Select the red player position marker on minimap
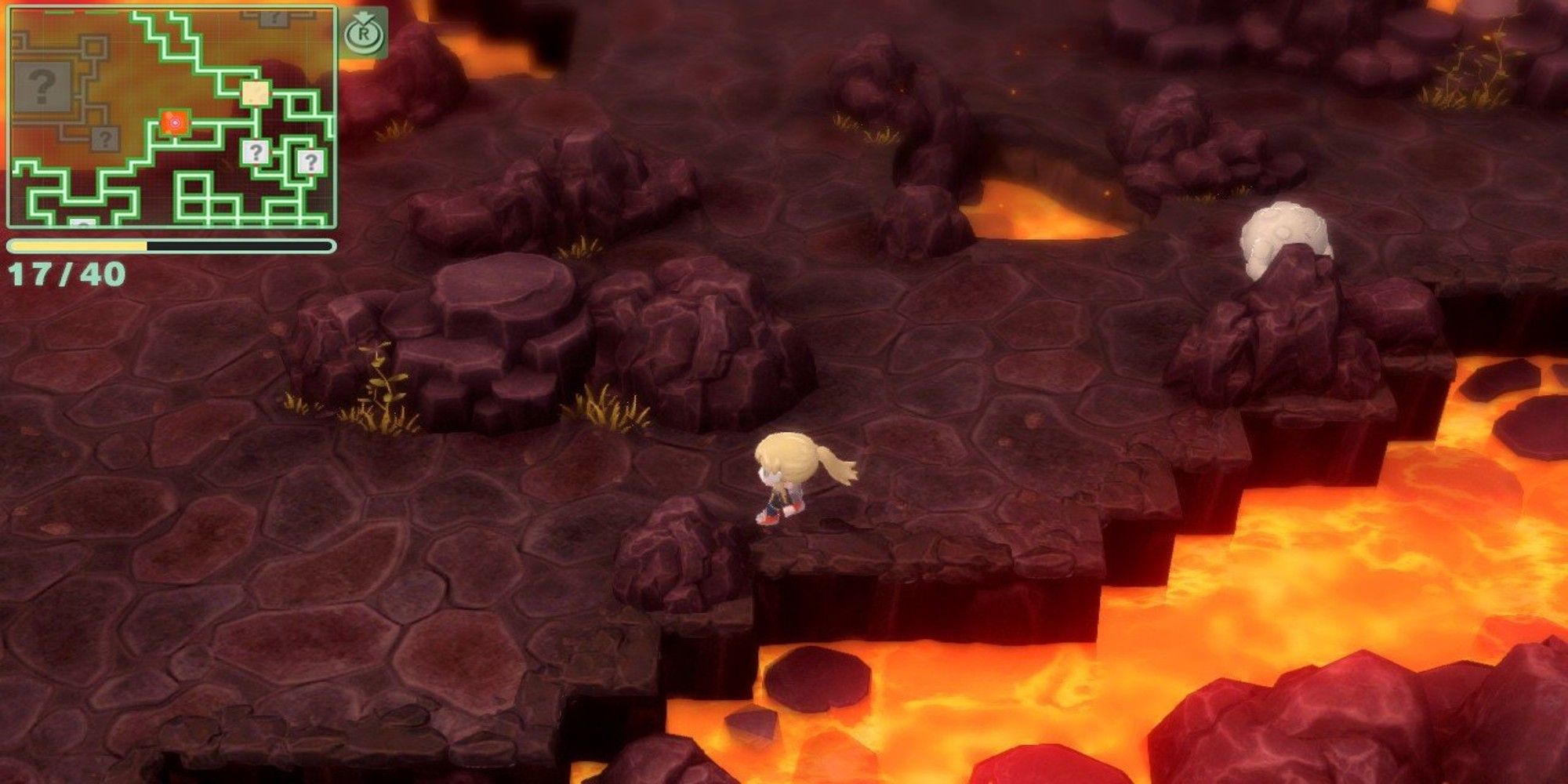The height and width of the screenshot is (784, 1568). [176, 122]
